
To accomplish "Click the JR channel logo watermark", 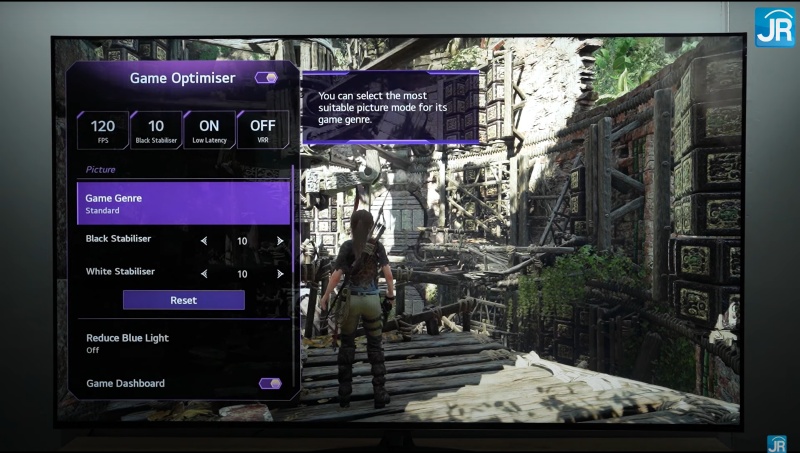I will pyautogui.click(x=774, y=27).
